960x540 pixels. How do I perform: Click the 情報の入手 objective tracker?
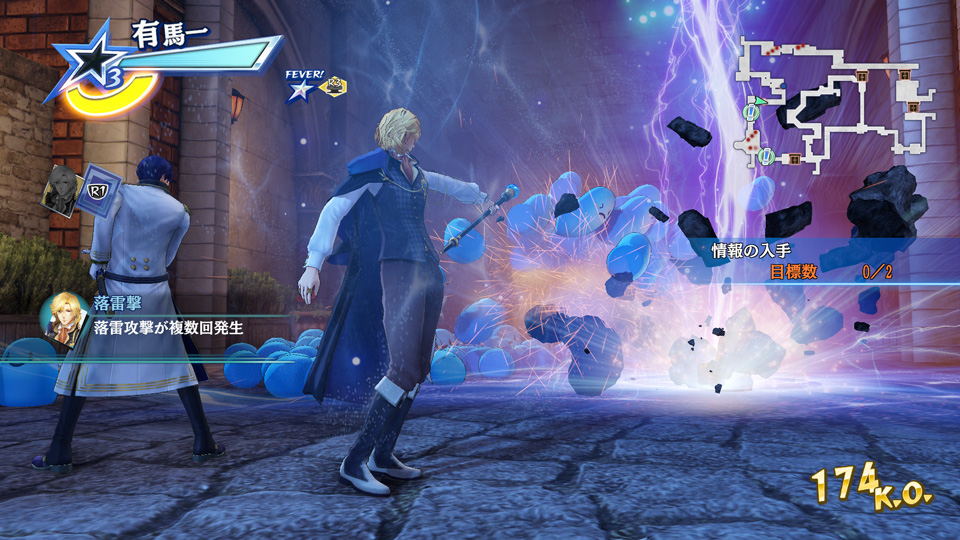(800, 261)
